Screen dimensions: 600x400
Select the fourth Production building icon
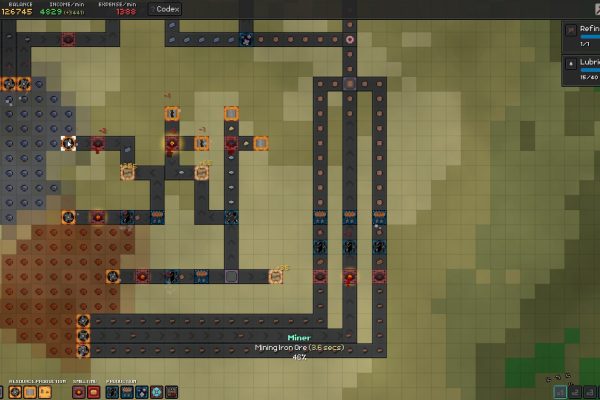[156, 392]
